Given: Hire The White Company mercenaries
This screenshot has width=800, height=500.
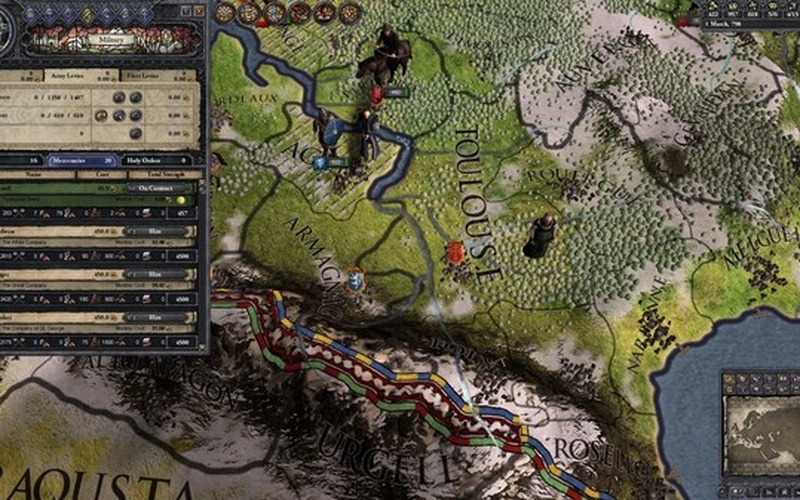Looking at the screenshot, I should click(x=154, y=230).
